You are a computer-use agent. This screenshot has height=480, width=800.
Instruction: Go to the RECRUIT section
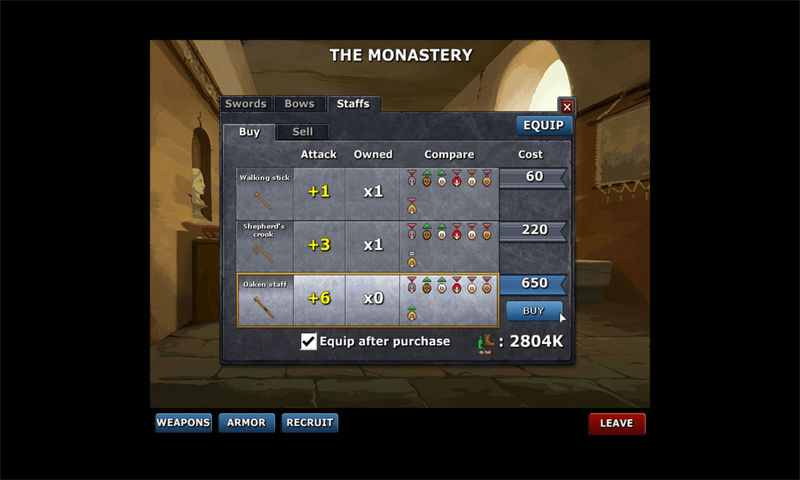pos(310,423)
